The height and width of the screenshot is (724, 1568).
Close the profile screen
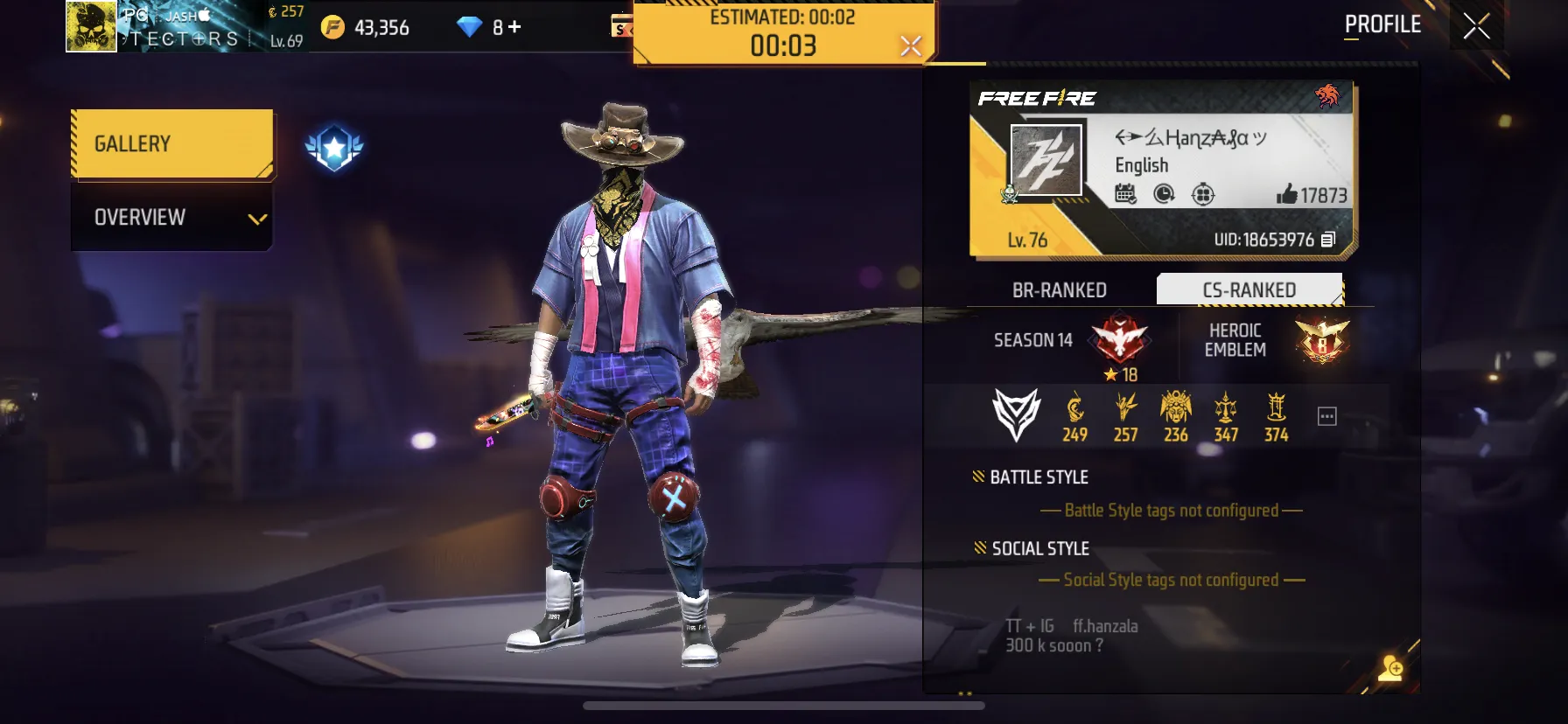[x=1476, y=26]
